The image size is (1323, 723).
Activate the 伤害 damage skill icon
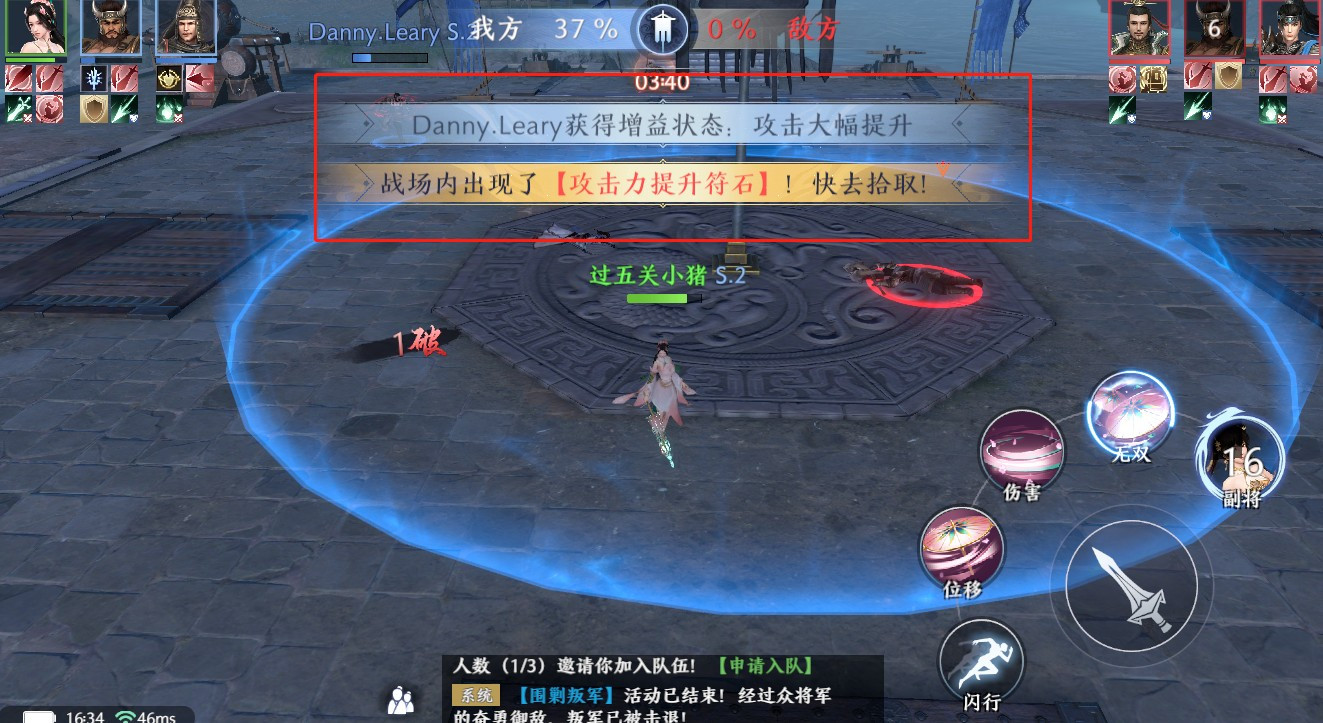(1022, 452)
